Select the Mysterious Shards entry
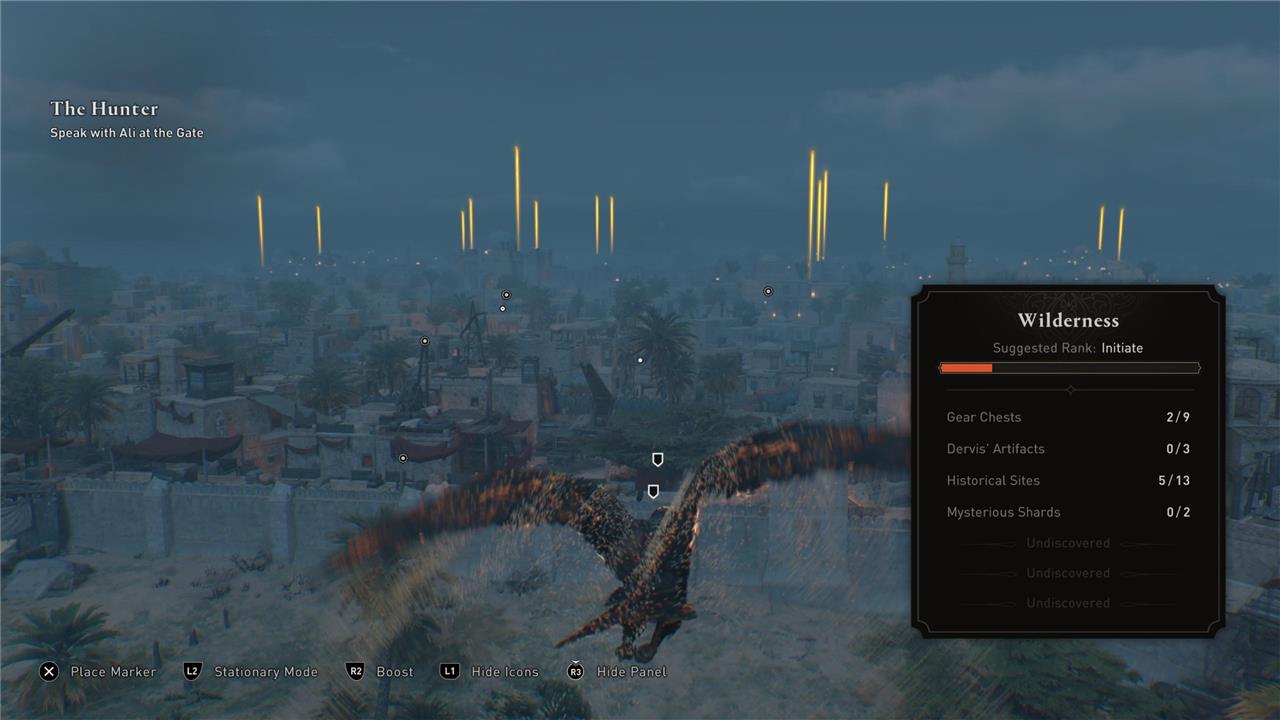 pyautogui.click(x=1068, y=512)
